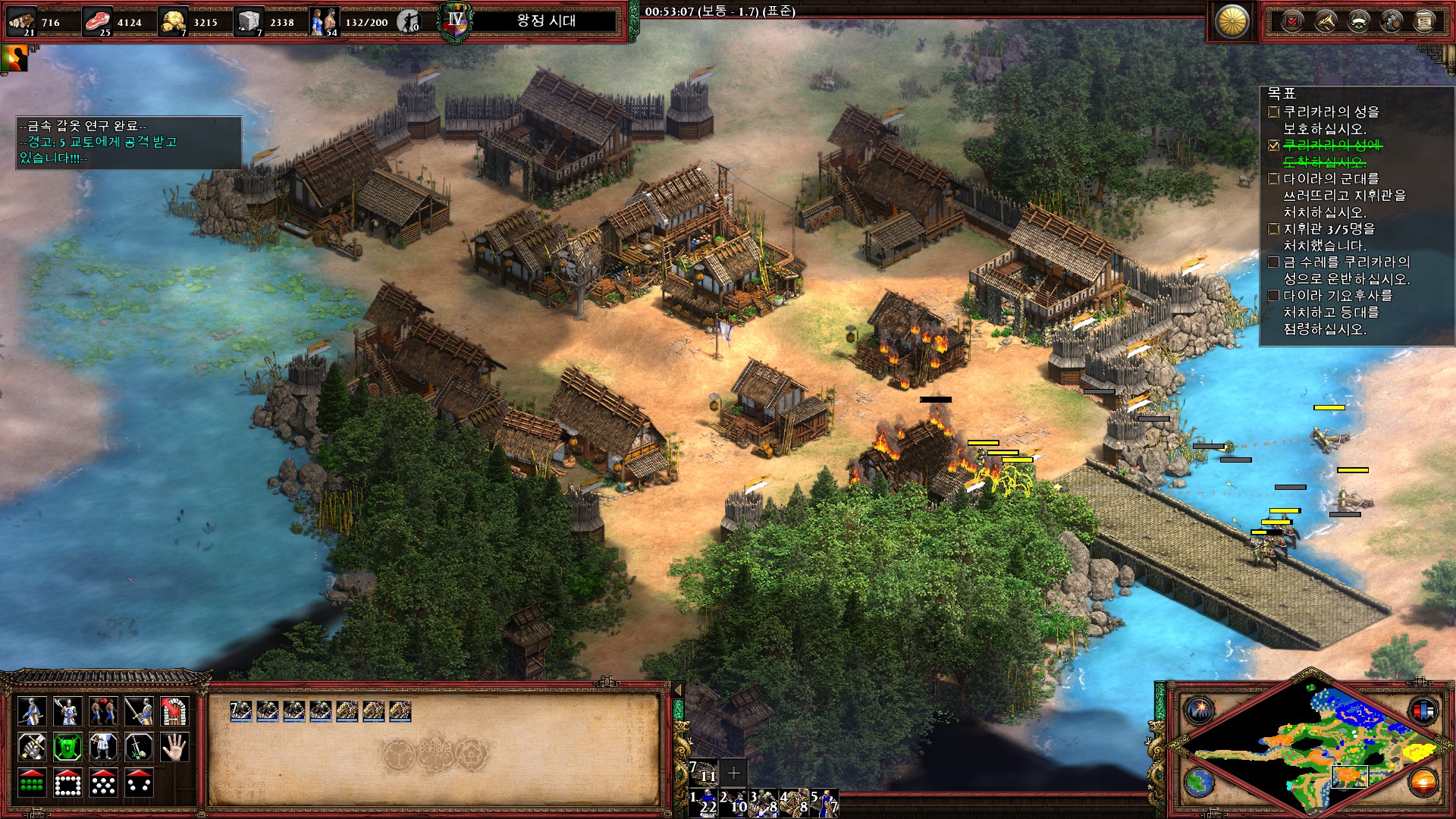The height and width of the screenshot is (819, 1456).
Task: Set the no-attack stance open hand
Action: (x=174, y=747)
